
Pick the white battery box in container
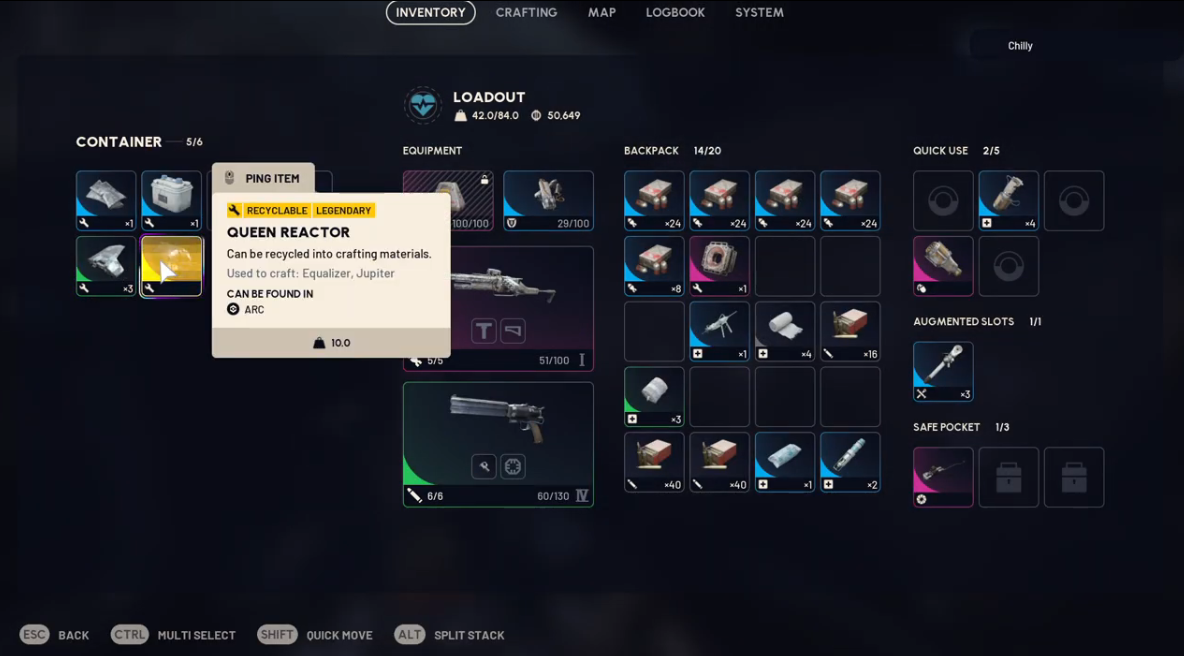tap(171, 200)
